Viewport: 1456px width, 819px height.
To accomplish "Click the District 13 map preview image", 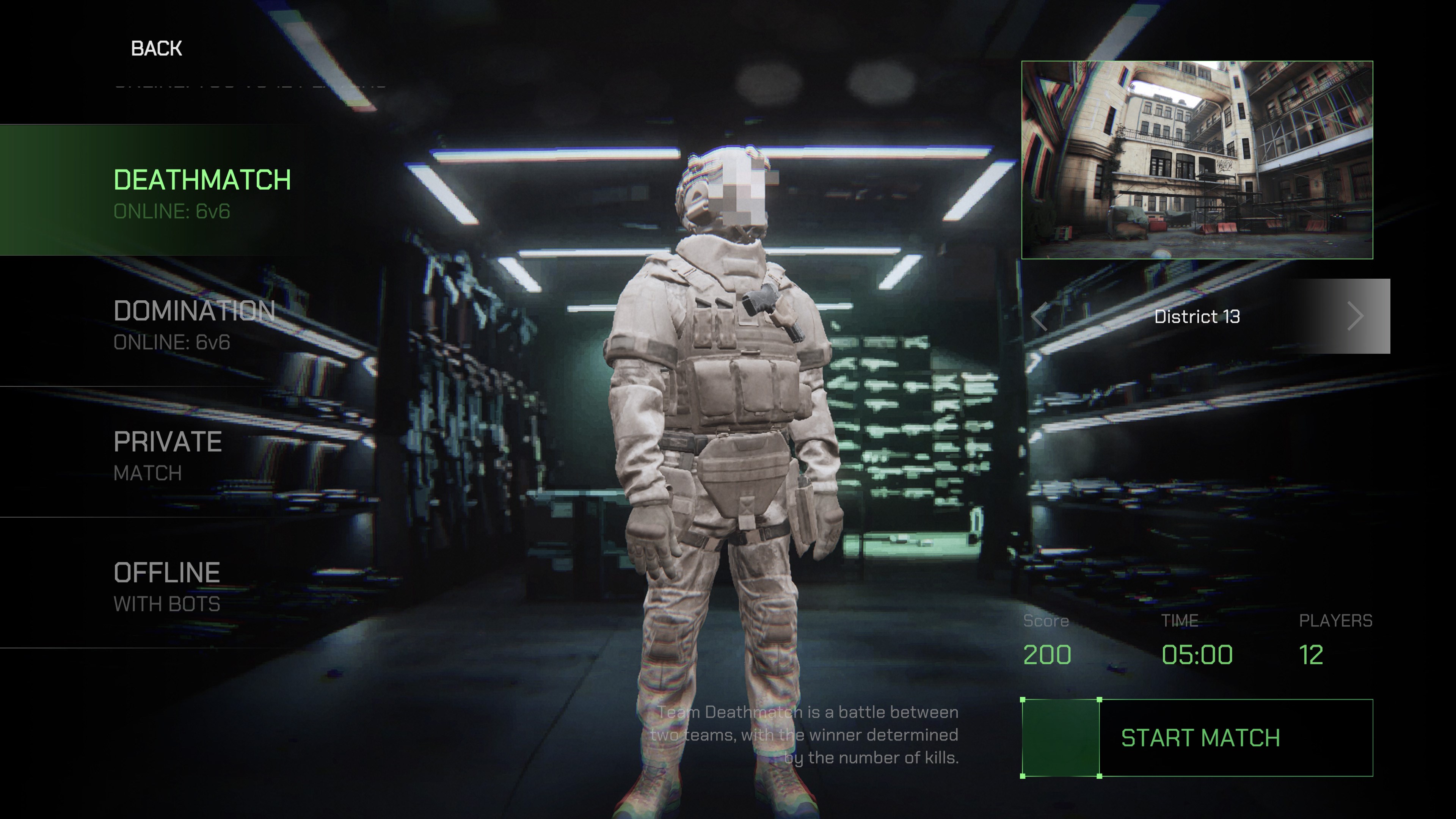I will click(x=1197, y=160).
